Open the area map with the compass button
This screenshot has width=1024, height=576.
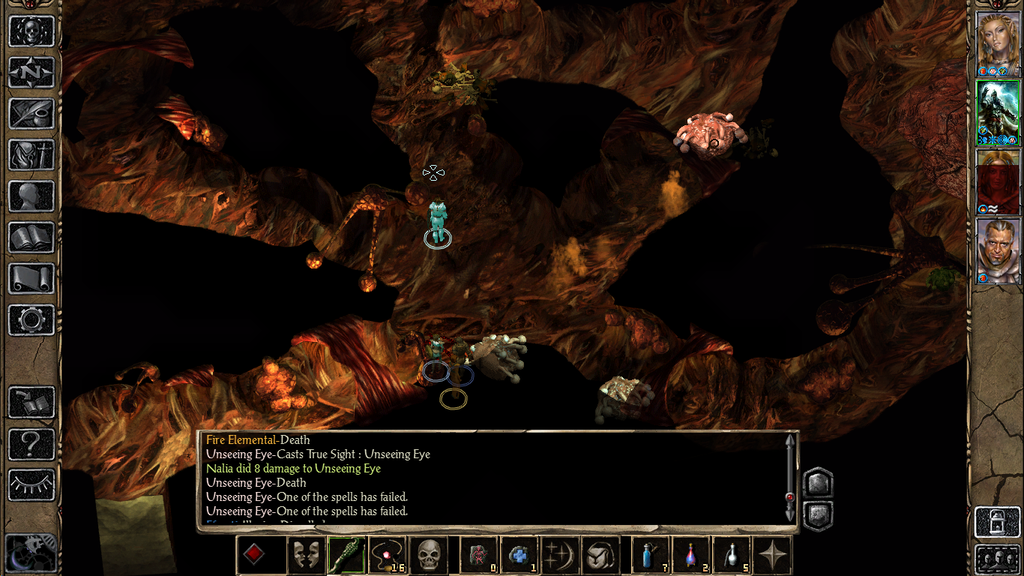pyautogui.click(x=31, y=72)
